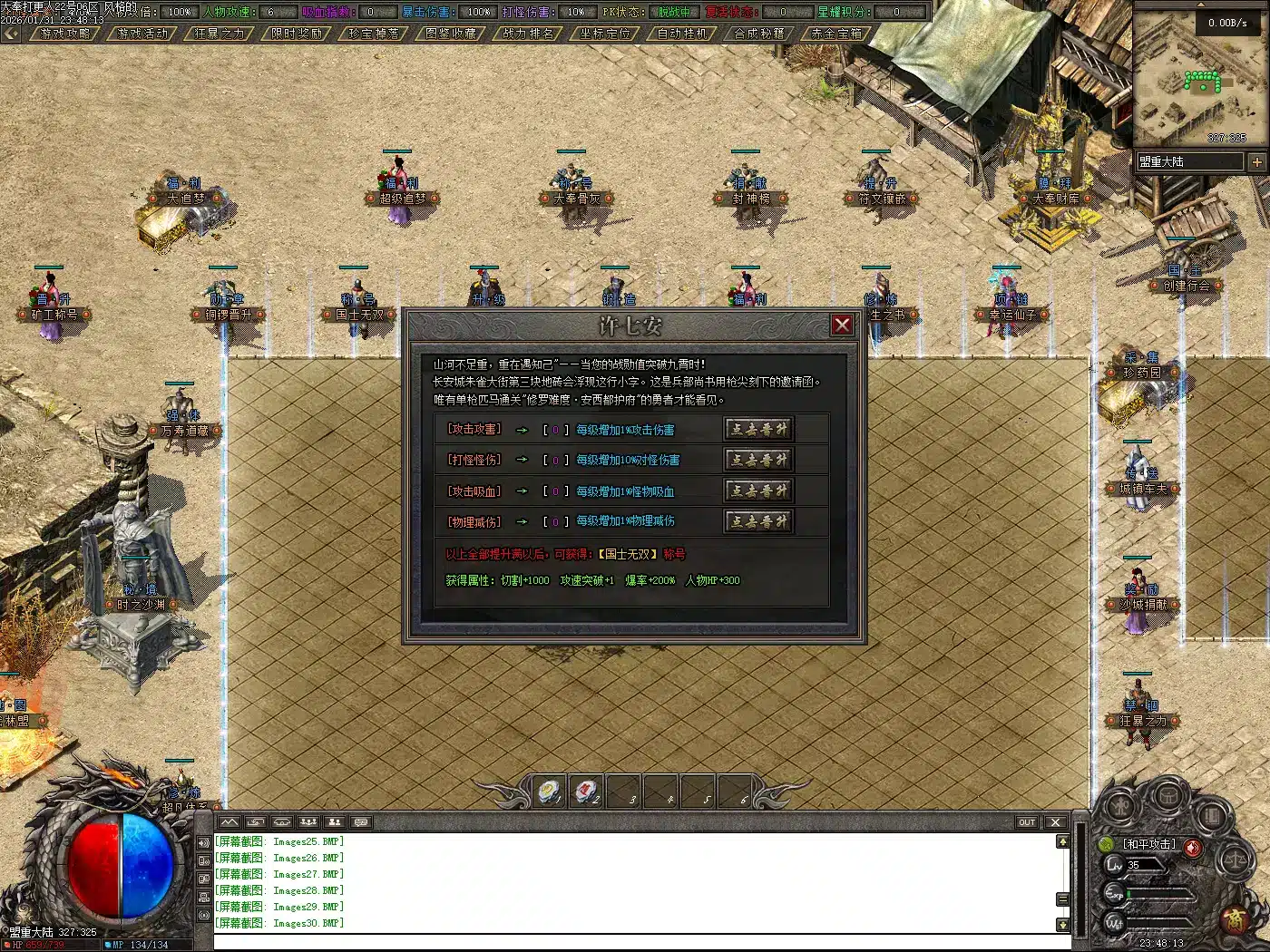Click 点击晋升 for the 打怪怪伤 row
1270x952 pixels.
[758, 460]
